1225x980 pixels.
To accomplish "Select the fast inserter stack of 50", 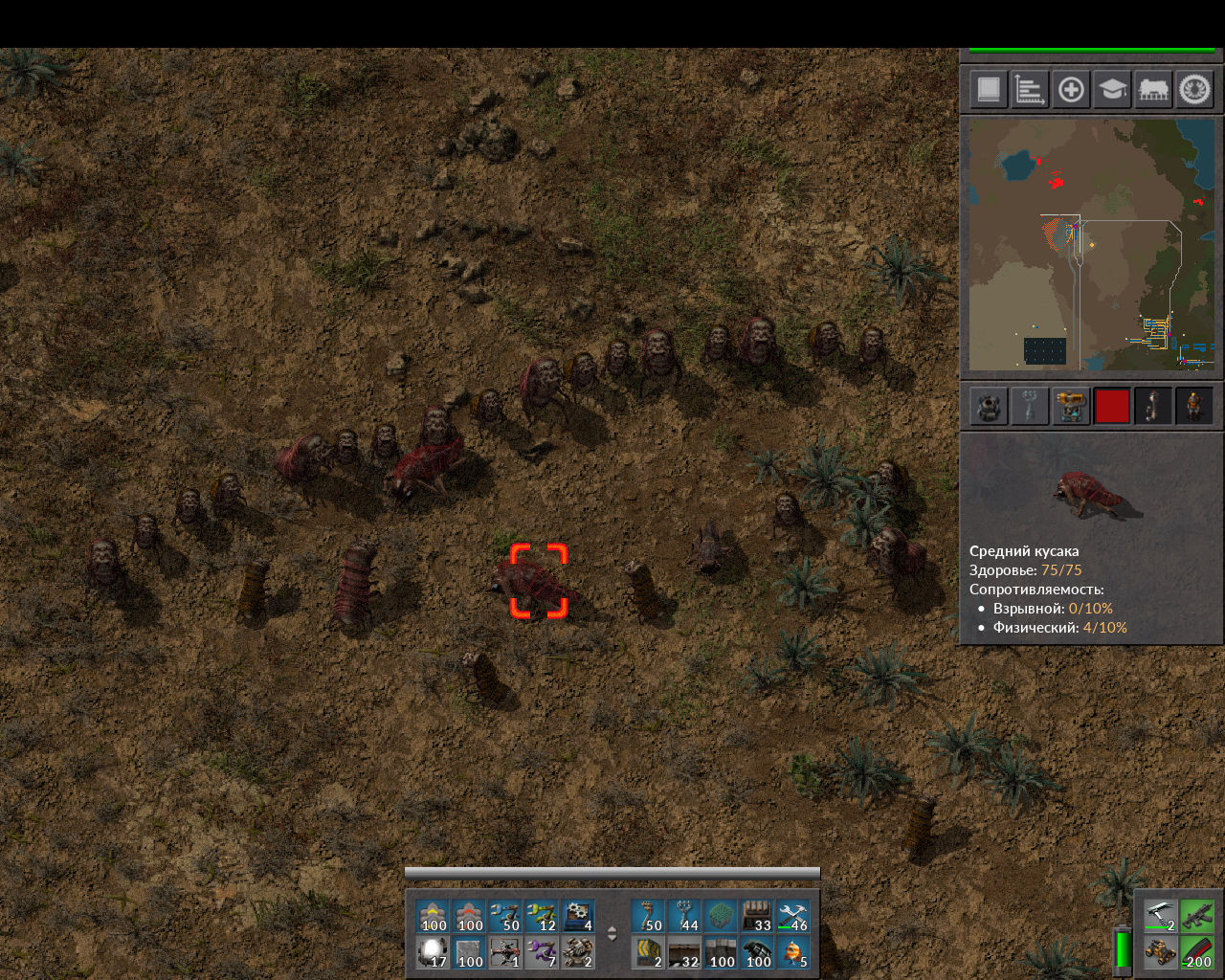I will [x=506, y=917].
